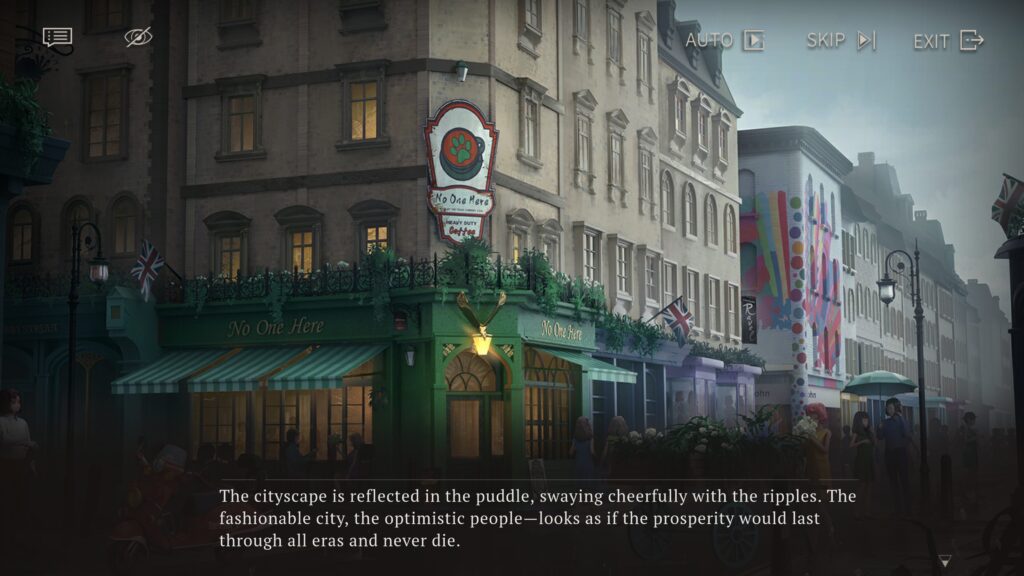Open the dialogue log icon
Viewport: 1024px width, 576px height.
(x=57, y=37)
